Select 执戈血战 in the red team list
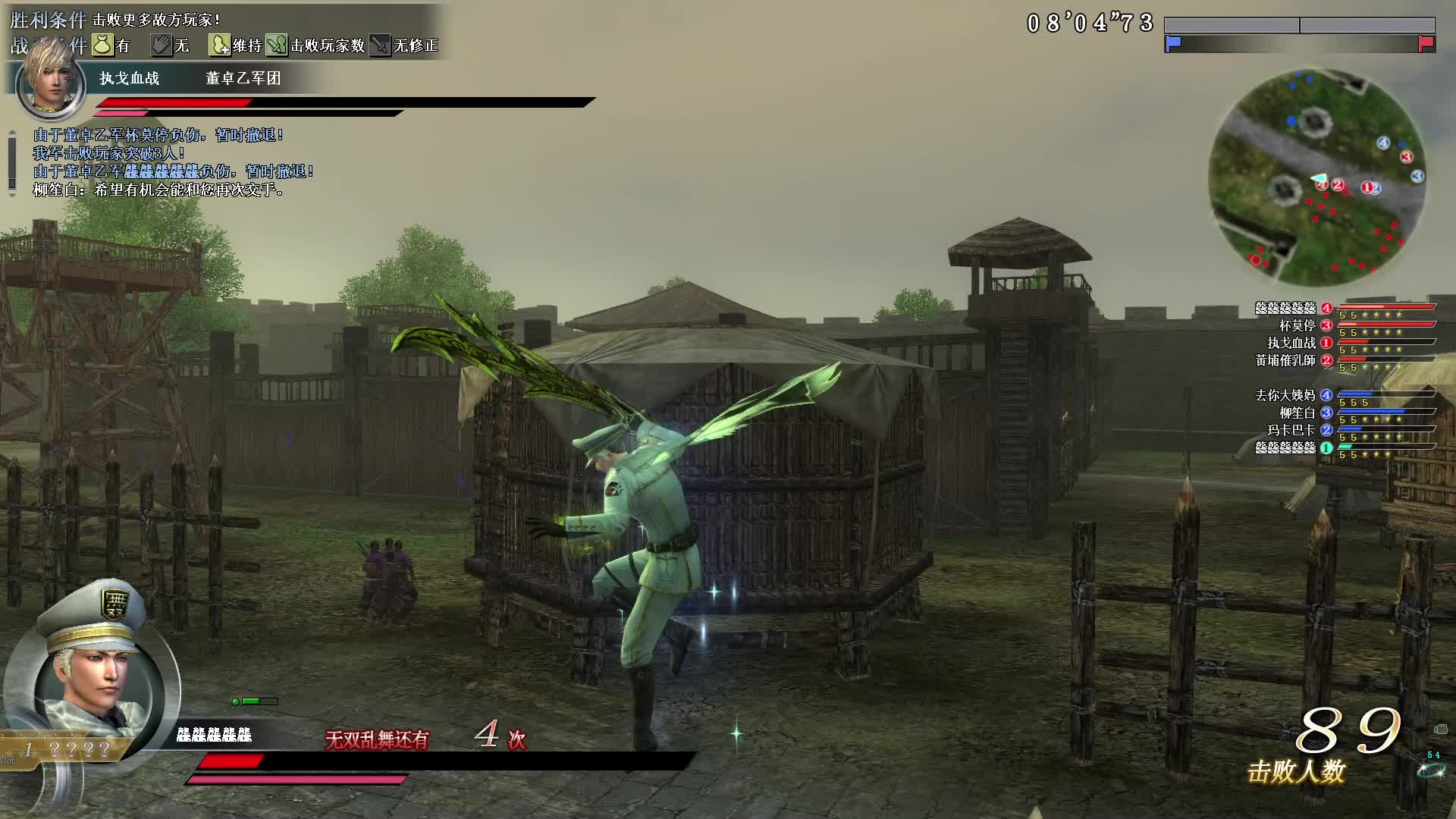Screen dimensions: 1456x819 coord(1291,344)
